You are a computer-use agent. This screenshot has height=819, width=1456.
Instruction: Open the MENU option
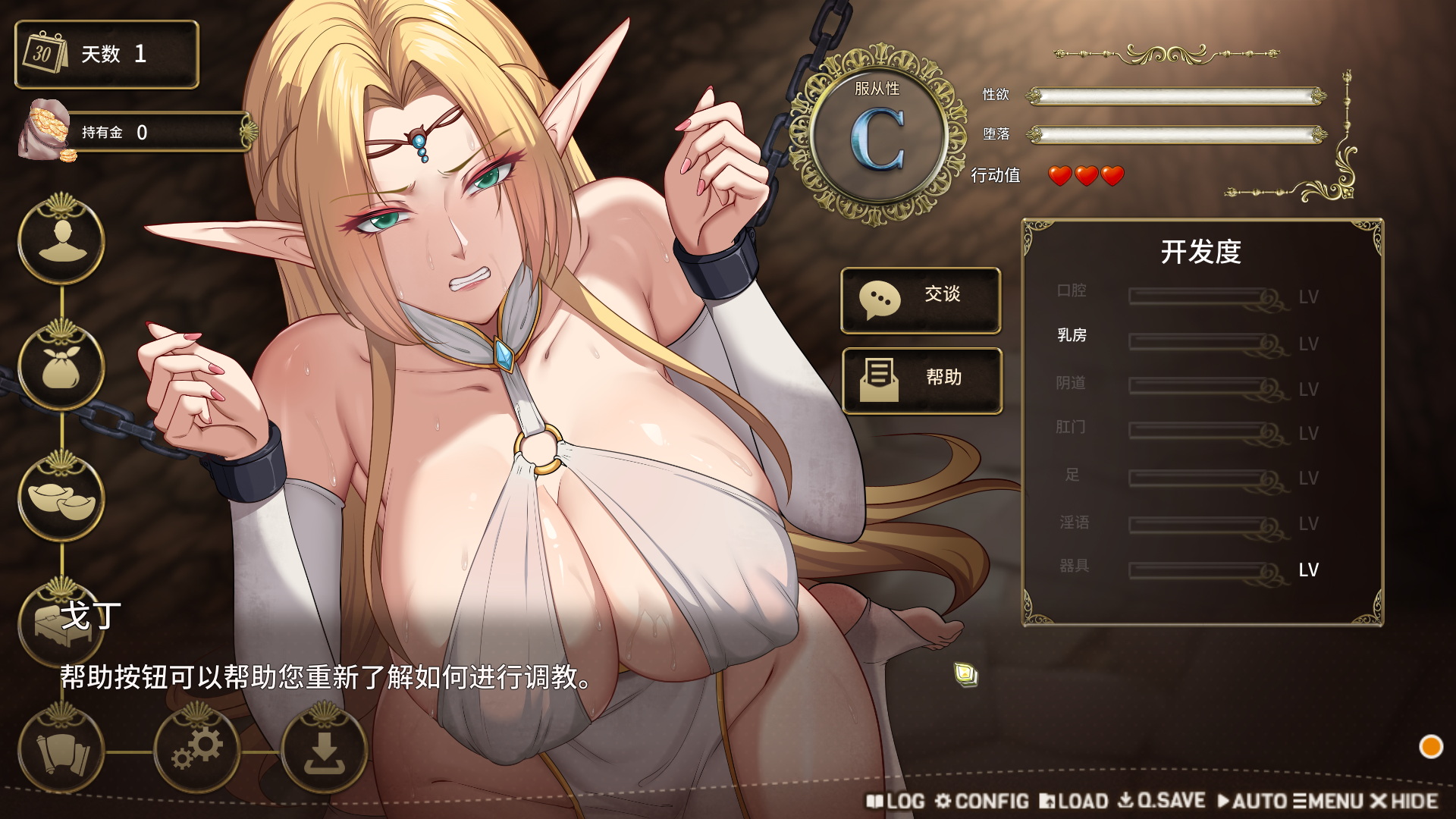tap(1329, 801)
